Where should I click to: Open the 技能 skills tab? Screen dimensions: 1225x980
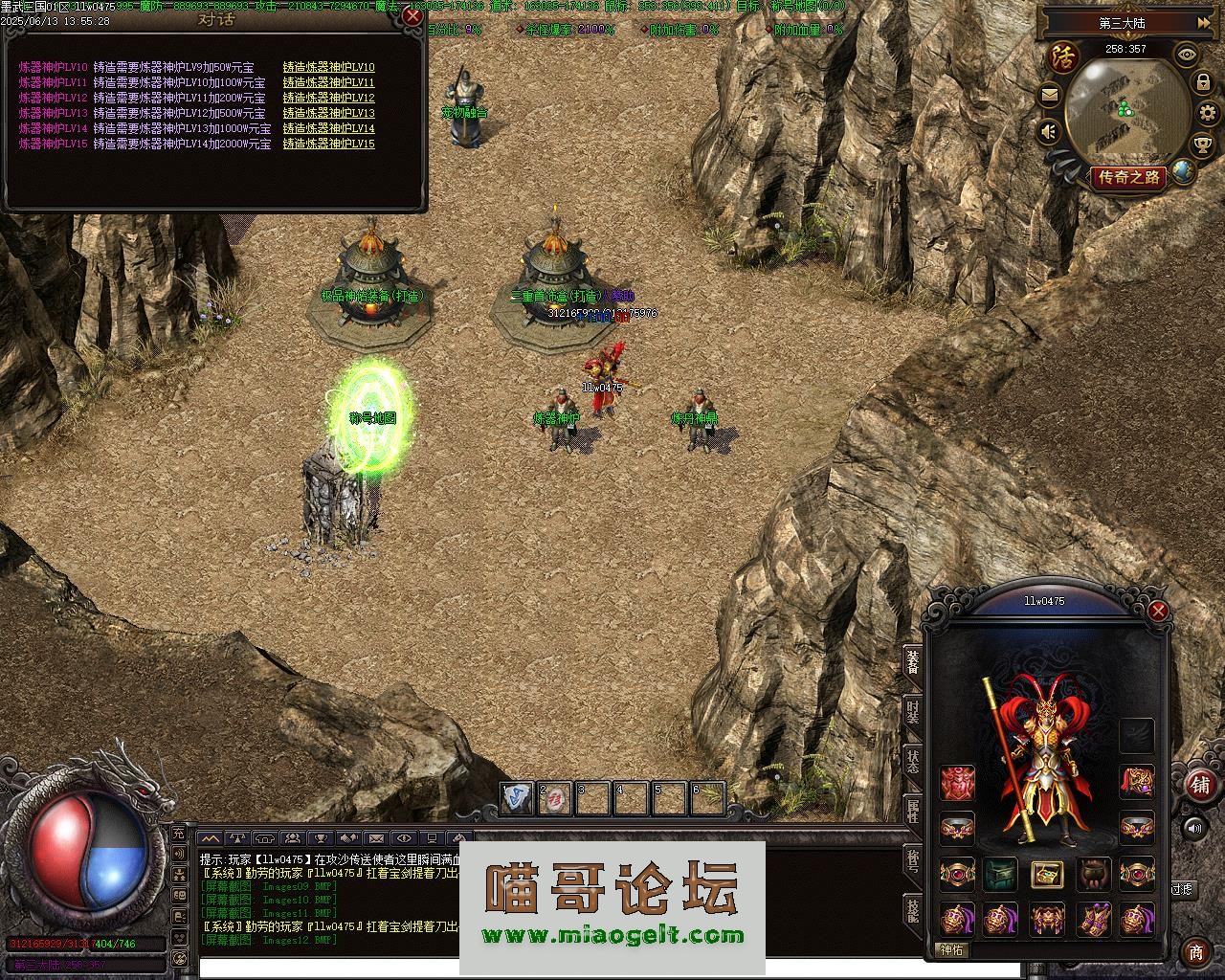[x=913, y=909]
